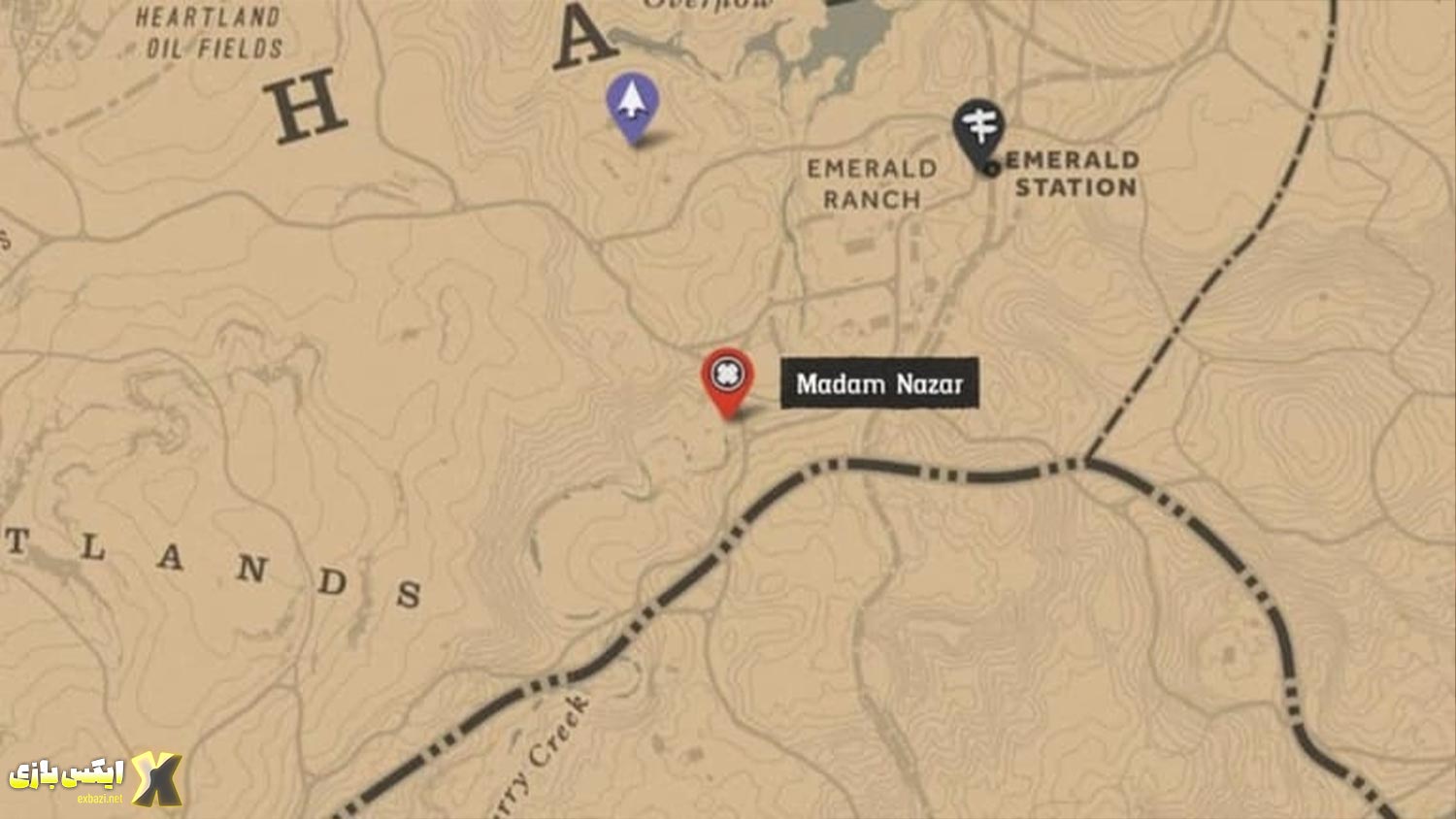The image size is (1456, 819).
Task: Open the Madam Nazar label banner
Action: (x=878, y=383)
